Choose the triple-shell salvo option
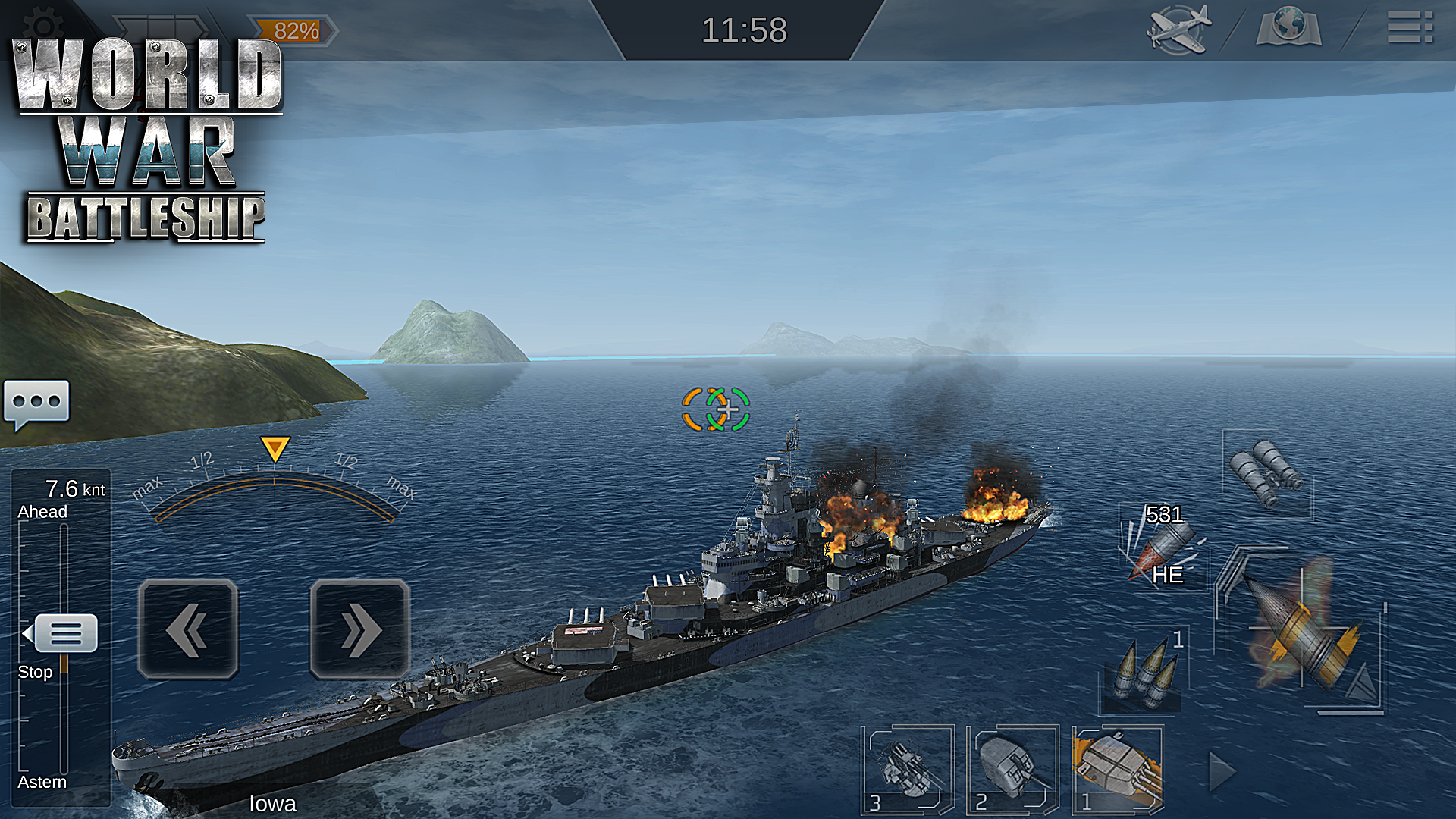The width and height of the screenshot is (1456, 819). click(1144, 671)
